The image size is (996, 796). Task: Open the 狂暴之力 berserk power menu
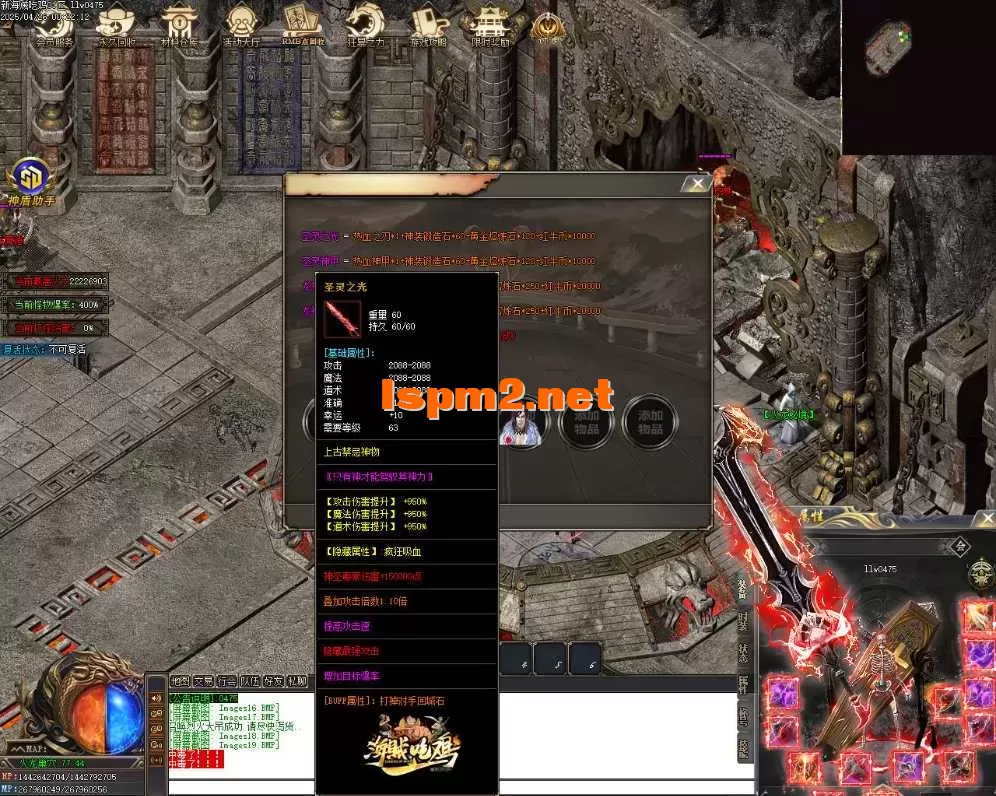tap(365, 26)
